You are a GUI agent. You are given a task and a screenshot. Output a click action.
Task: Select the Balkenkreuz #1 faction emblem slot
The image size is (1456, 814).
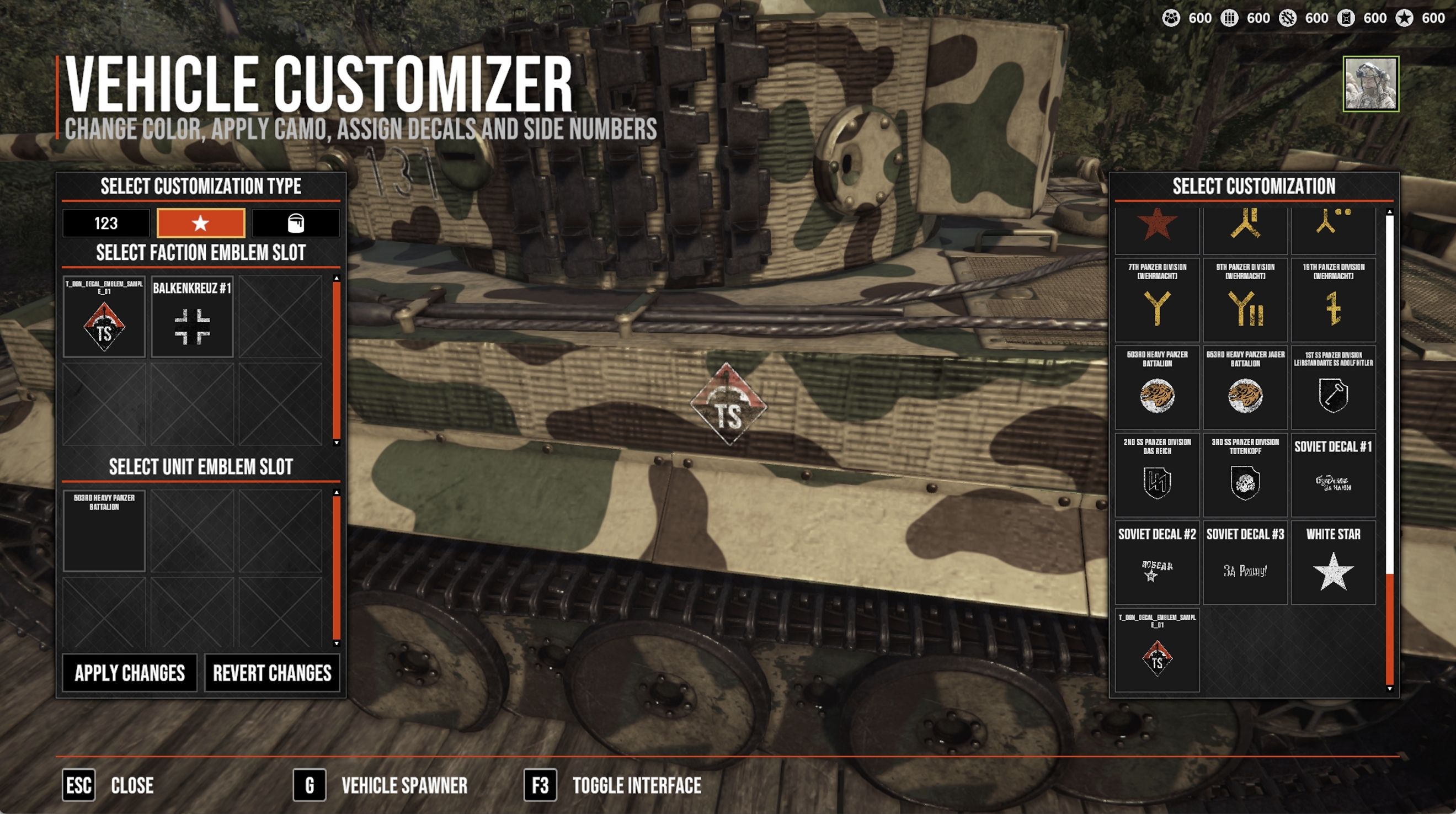[192, 317]
